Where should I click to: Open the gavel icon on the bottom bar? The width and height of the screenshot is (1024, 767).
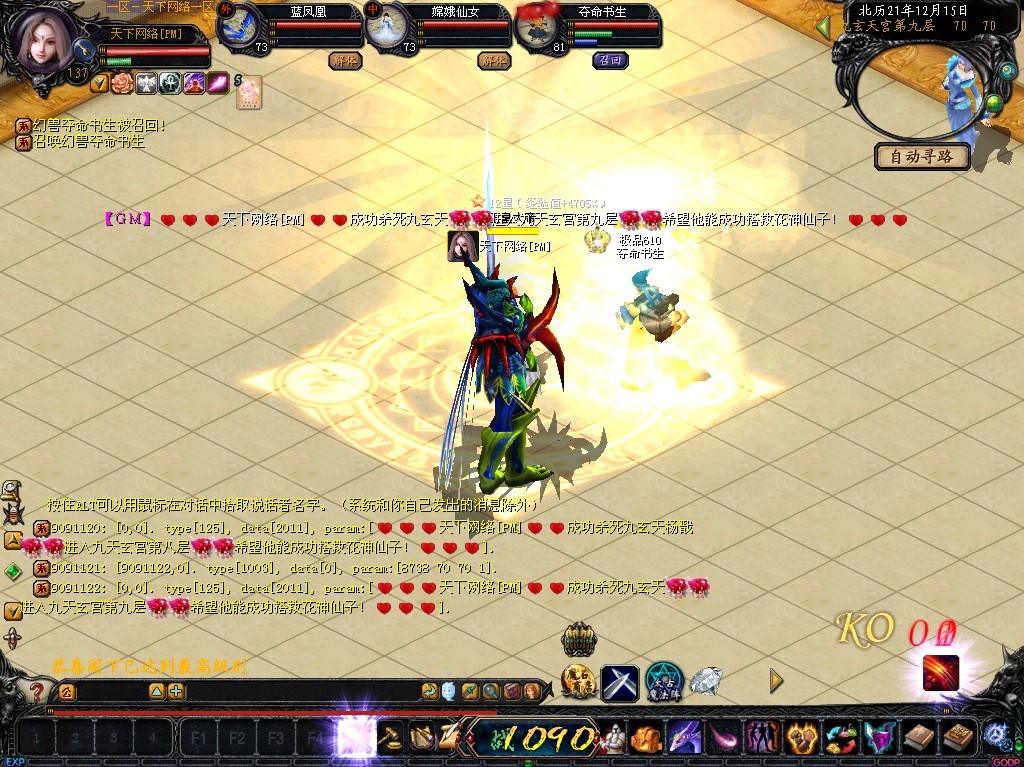(x=390, y=738)
